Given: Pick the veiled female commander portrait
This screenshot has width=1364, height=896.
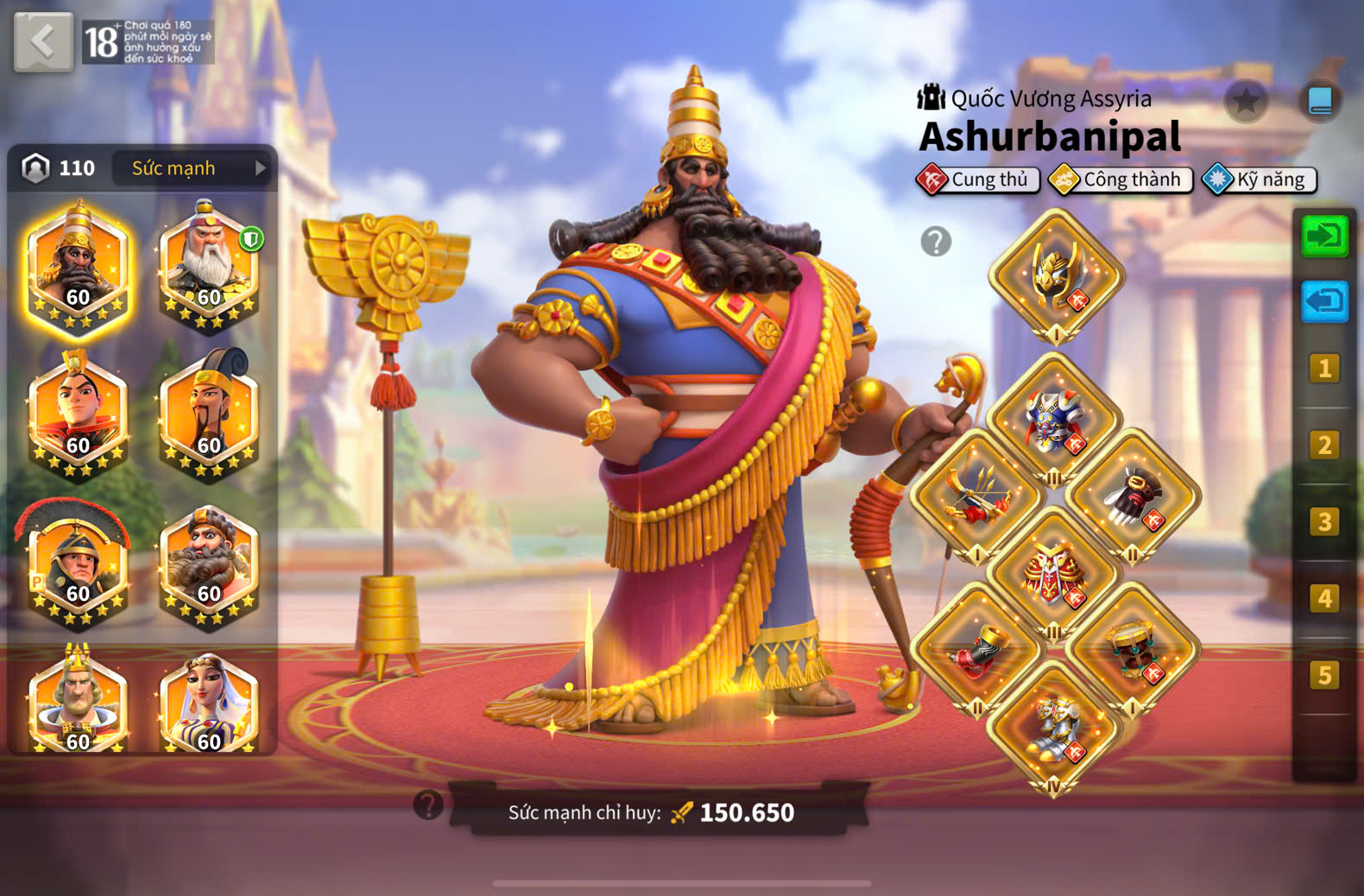Looking at the screenshot, I should coord(209,704).
